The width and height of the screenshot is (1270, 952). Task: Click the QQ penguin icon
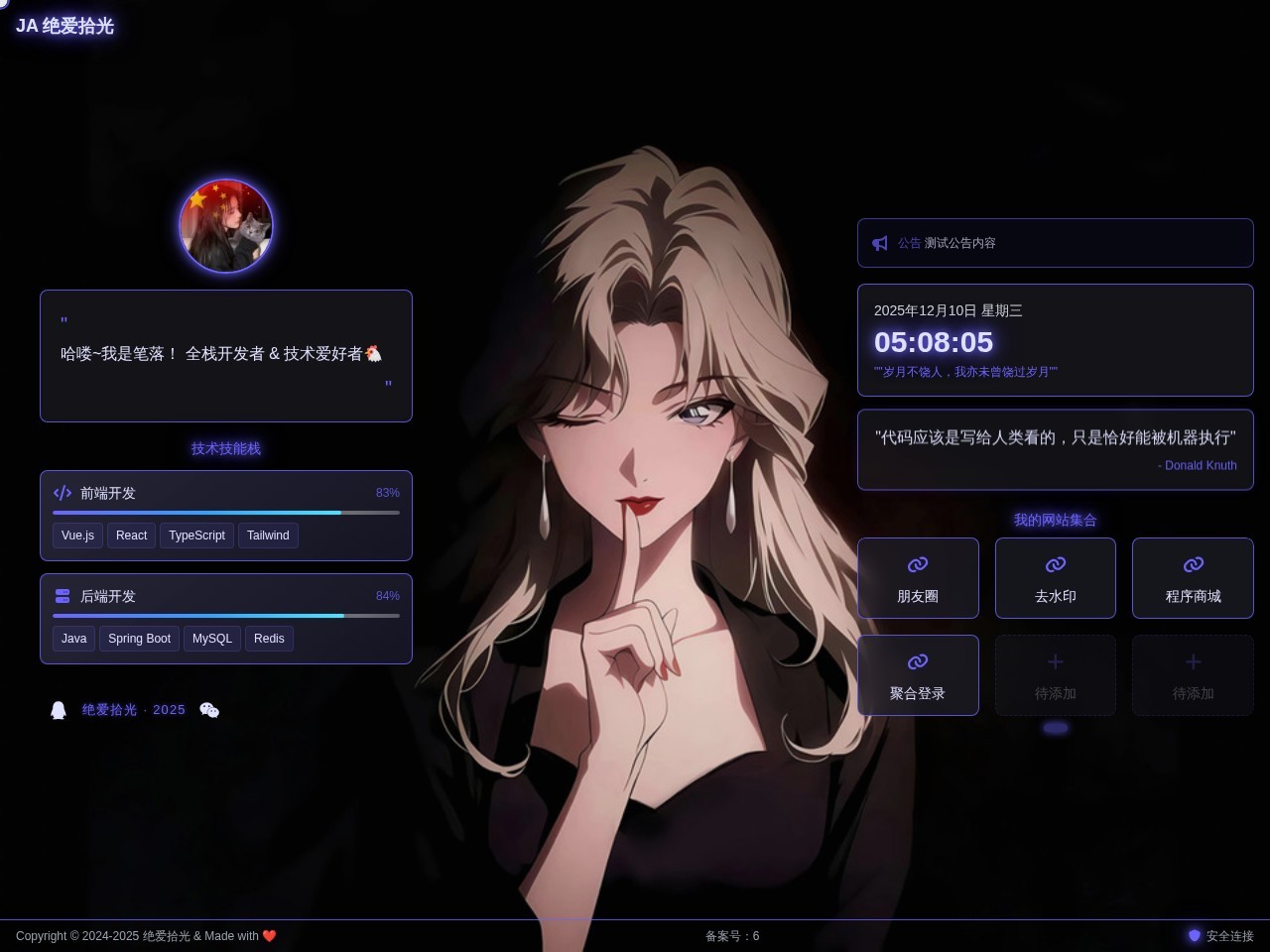click(x=59, y=710)
